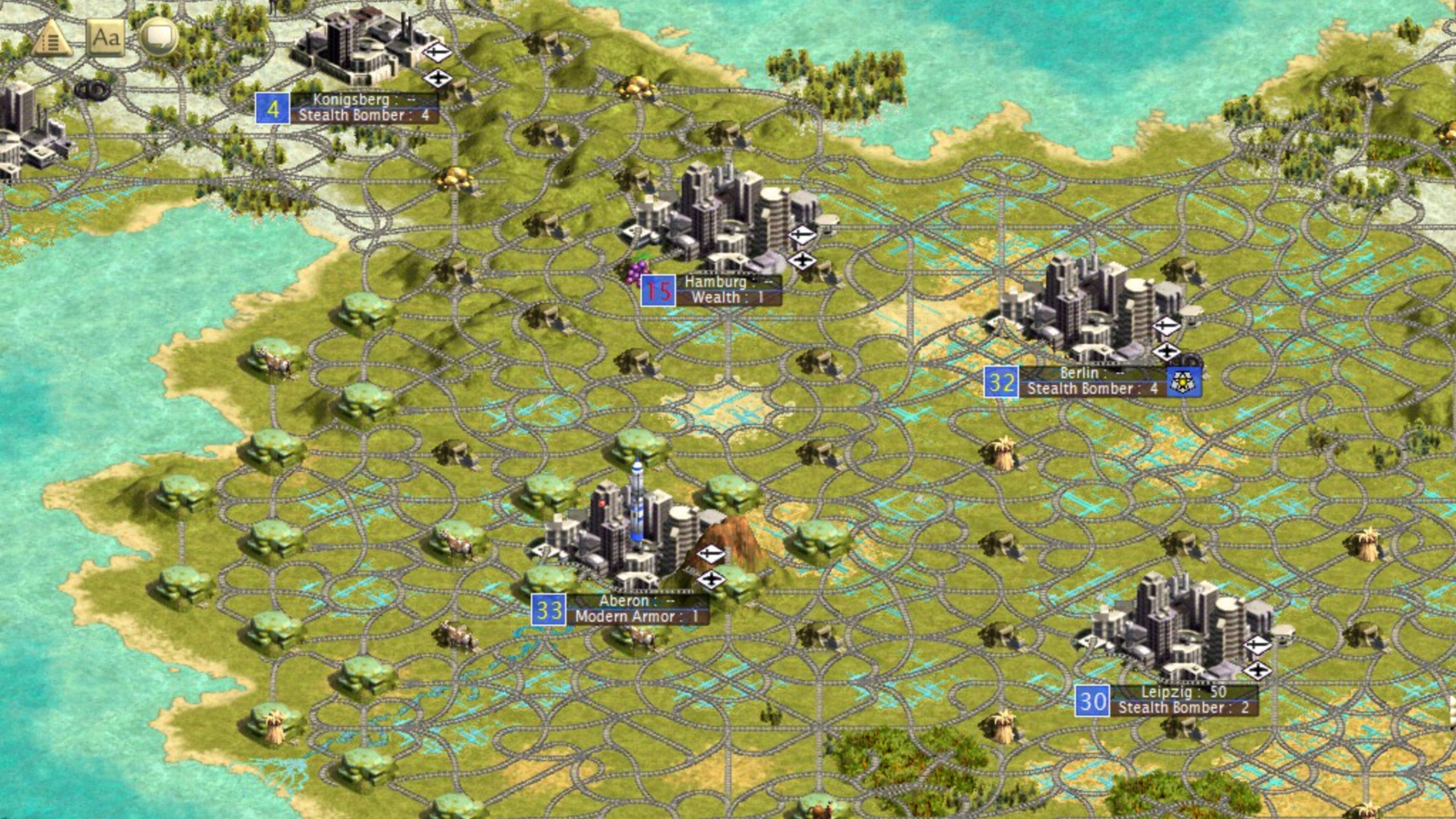Viewport: 1456px width, 819px height.
Task: Open the Aberon city name bar
Action: 626,601
